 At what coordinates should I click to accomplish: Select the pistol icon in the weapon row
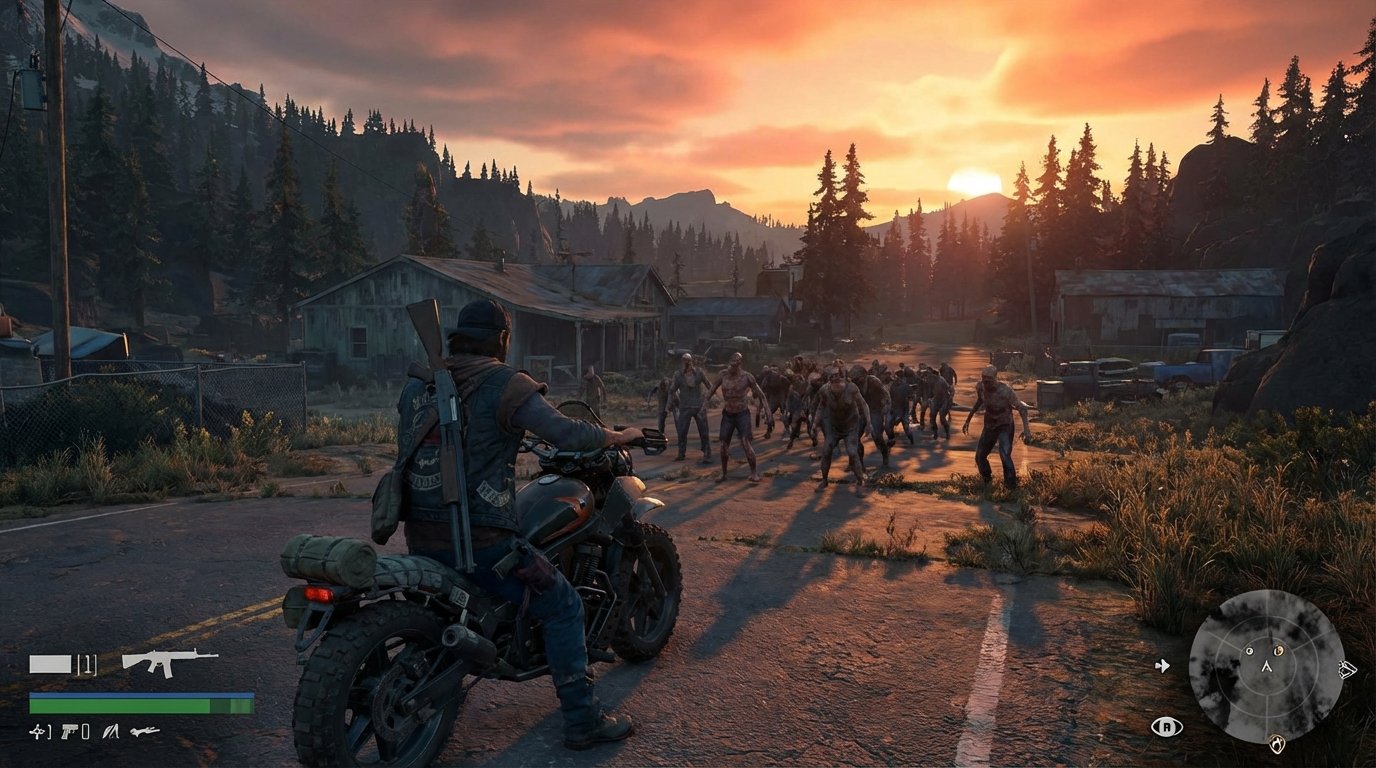[x=69, y=732]
